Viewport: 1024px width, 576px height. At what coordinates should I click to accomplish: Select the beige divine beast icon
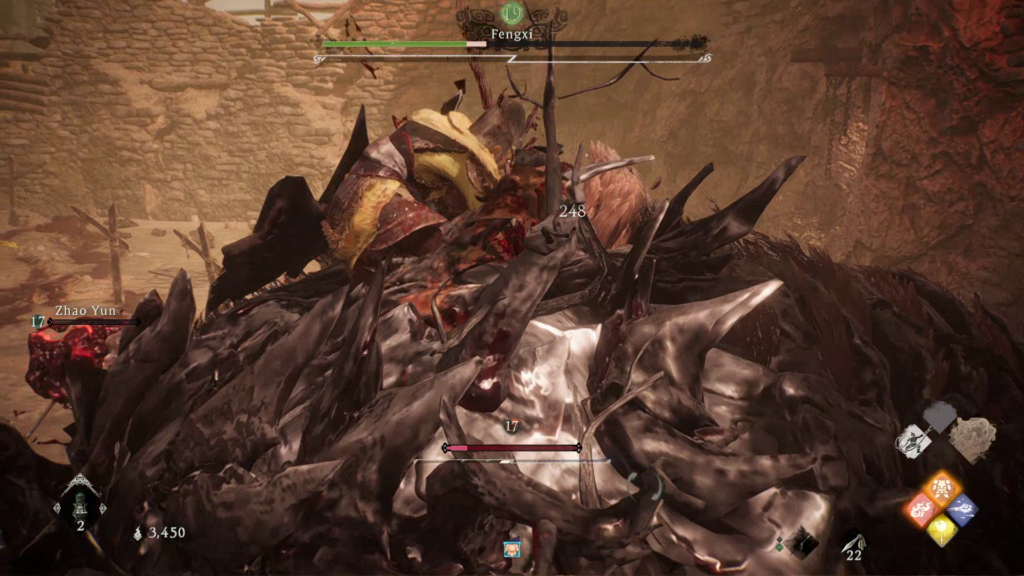(x=971, y=439)
